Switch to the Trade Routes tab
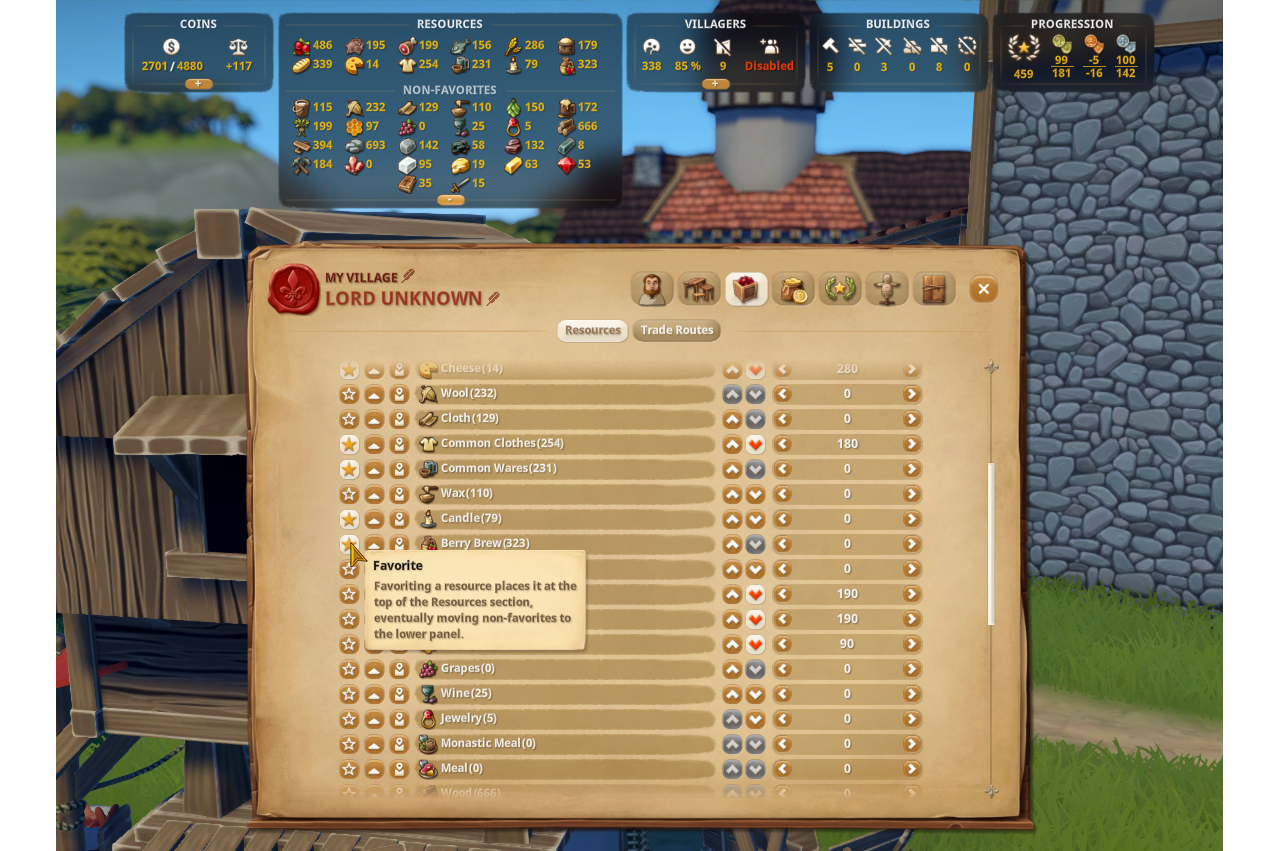This screenshot has height=851, width=1280. coord(676,330)
